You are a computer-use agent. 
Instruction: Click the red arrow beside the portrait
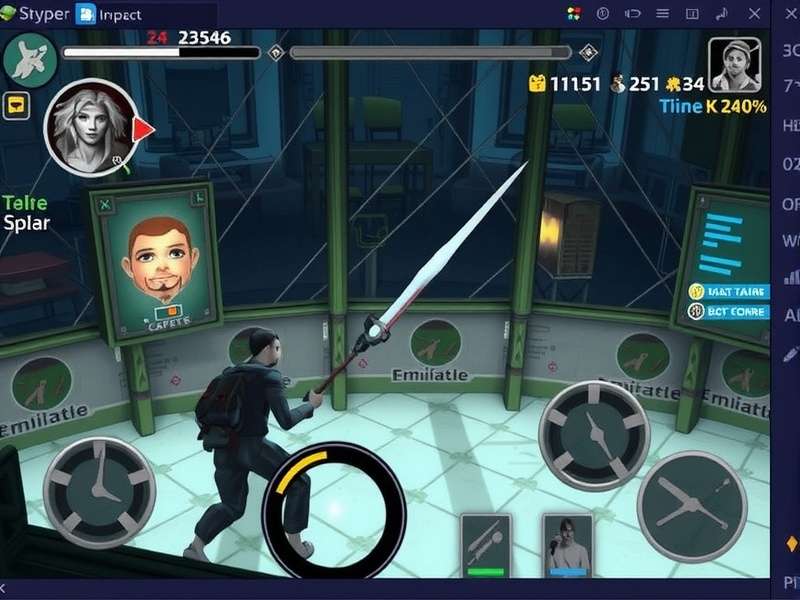143,128
